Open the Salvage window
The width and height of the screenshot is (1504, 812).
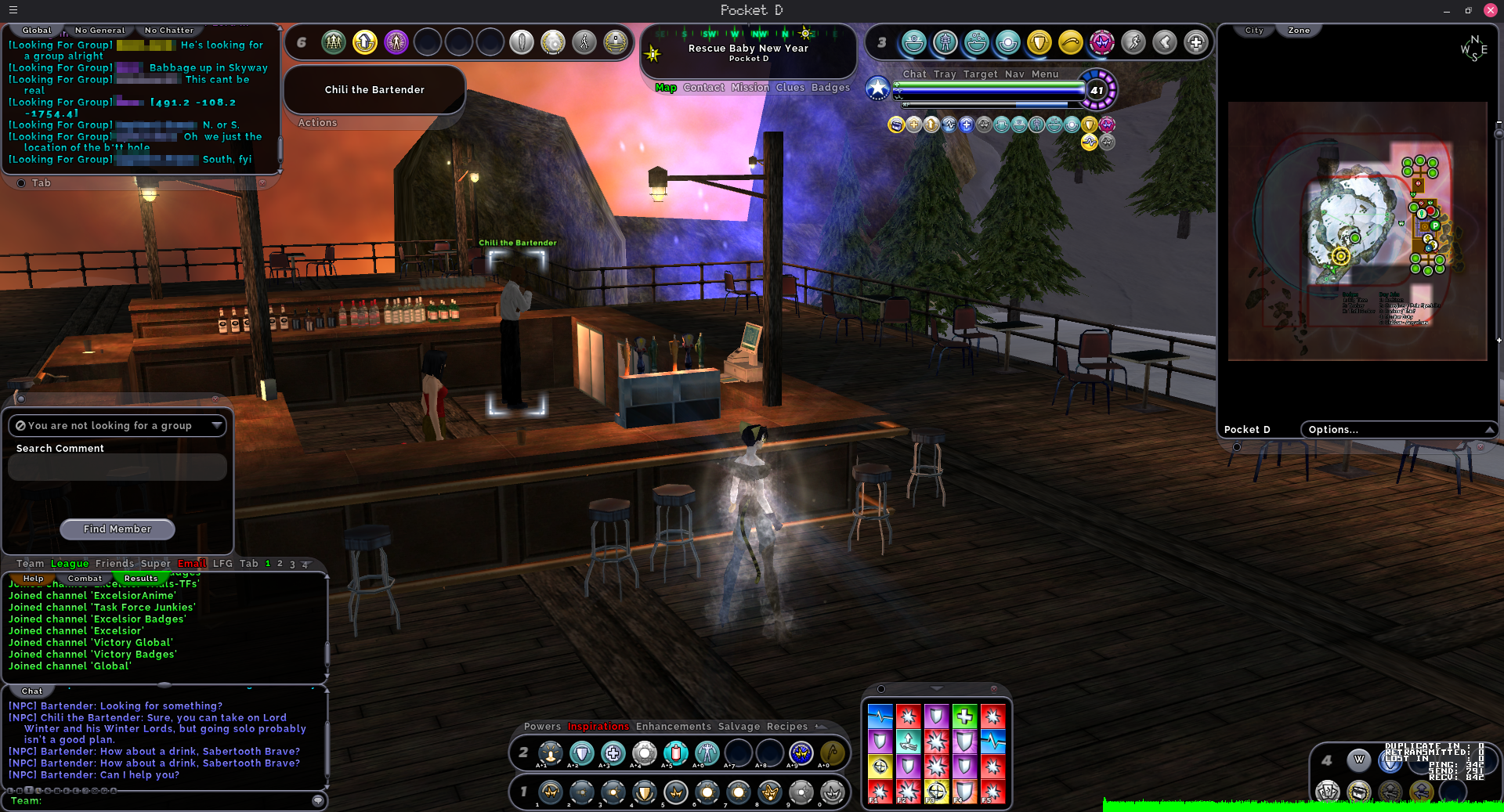tap(739, 727)
